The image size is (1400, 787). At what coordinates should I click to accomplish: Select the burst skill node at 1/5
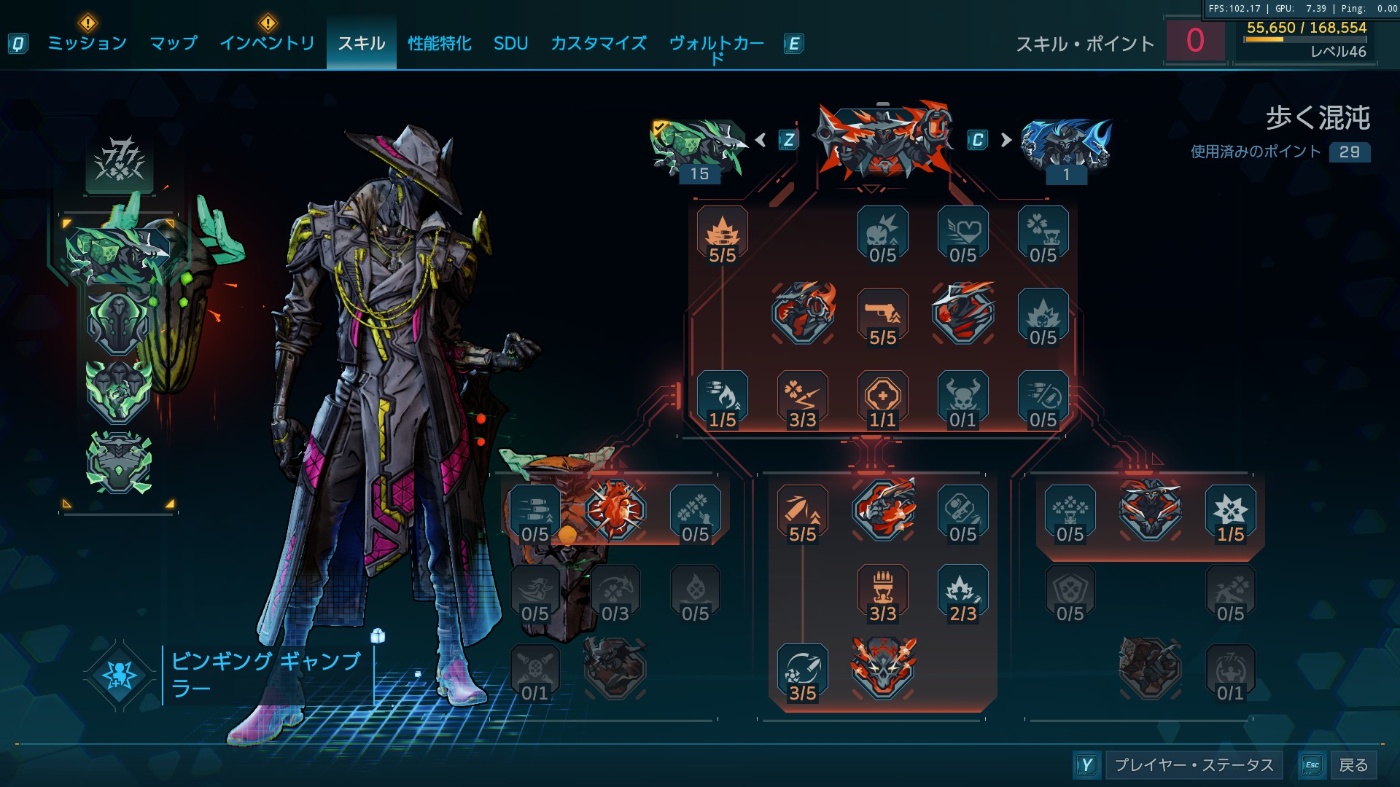(1230, 512)
